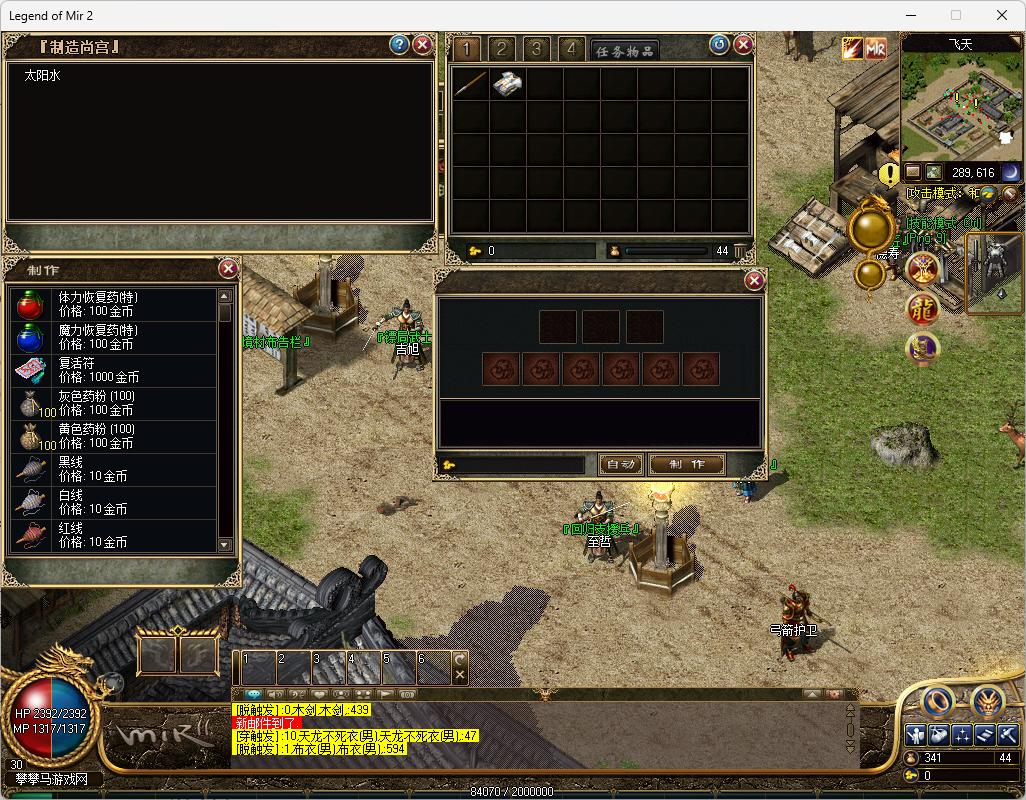Viewport: 1026px width, 800px height.
Task: Close the 制作 crafting list panel
Action: tap(228, 268)
